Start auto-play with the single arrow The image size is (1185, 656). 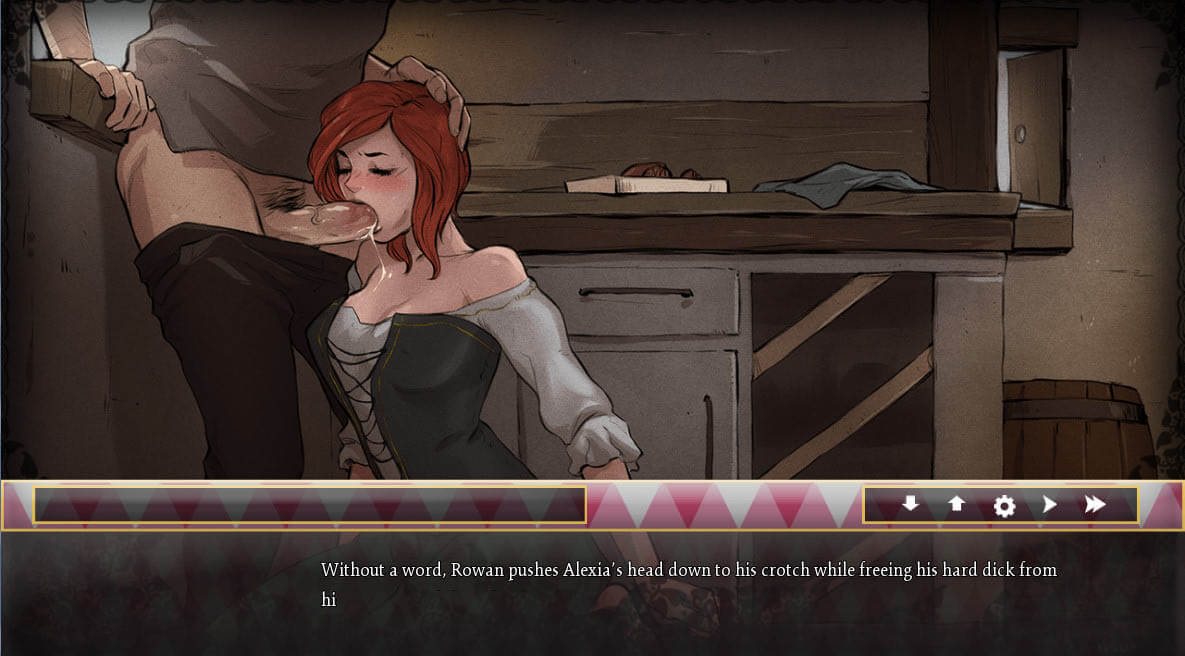1049,504
